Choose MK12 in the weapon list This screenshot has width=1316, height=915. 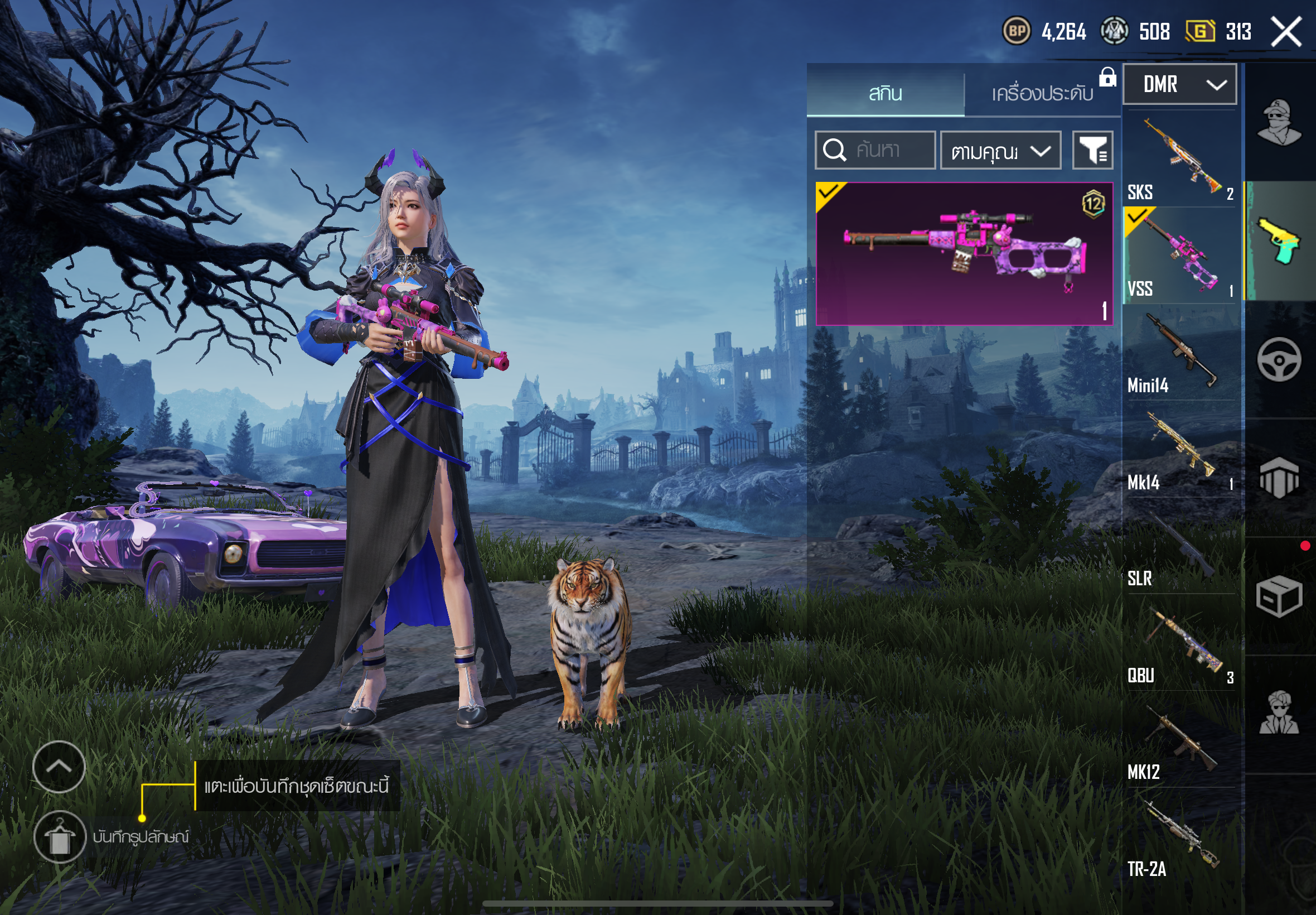1179,740
